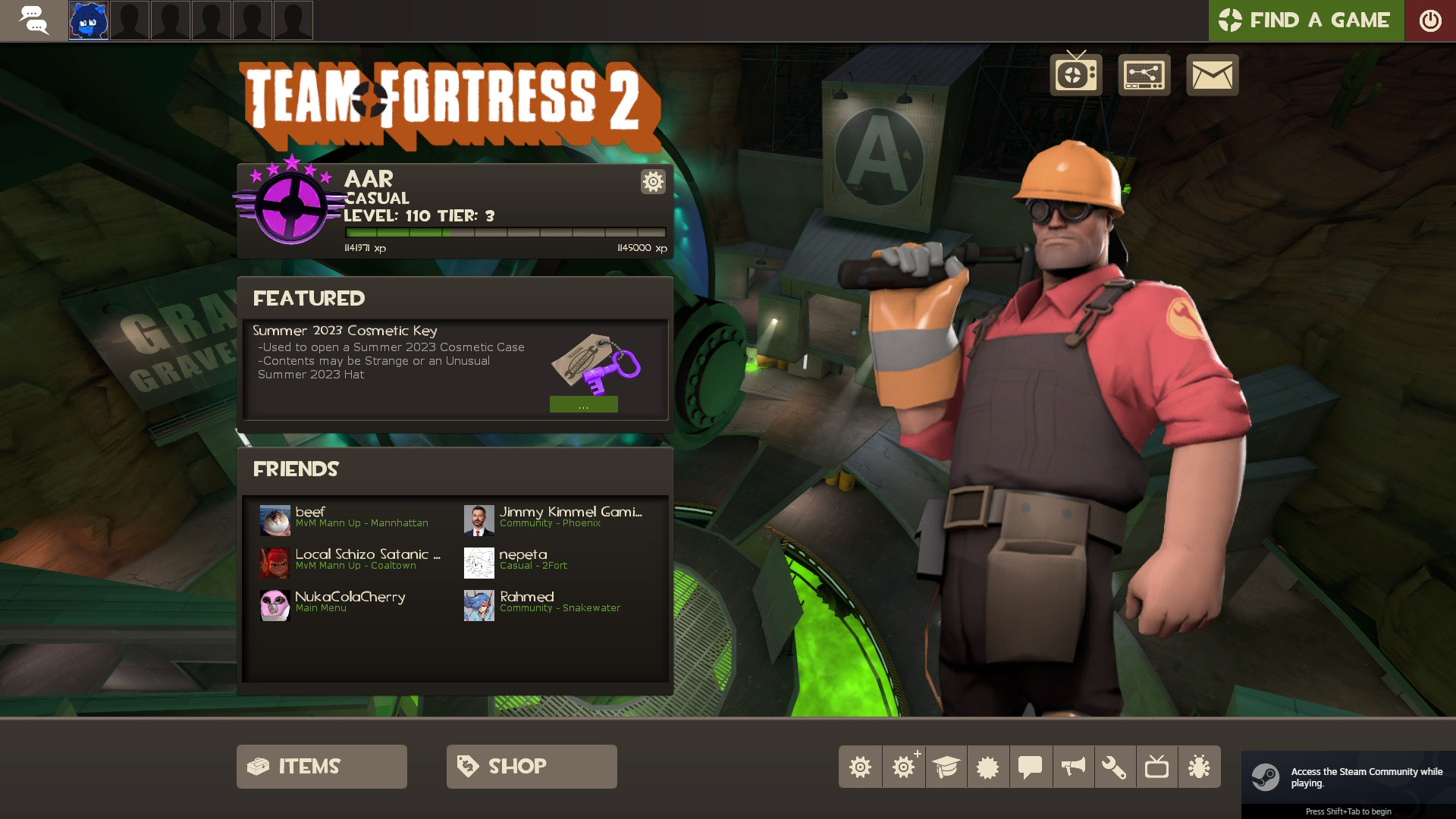The height and width of the screenshot is (819, 1456).
Task: View achievements with the starburst icon
Action: click(x=987, y=767)
